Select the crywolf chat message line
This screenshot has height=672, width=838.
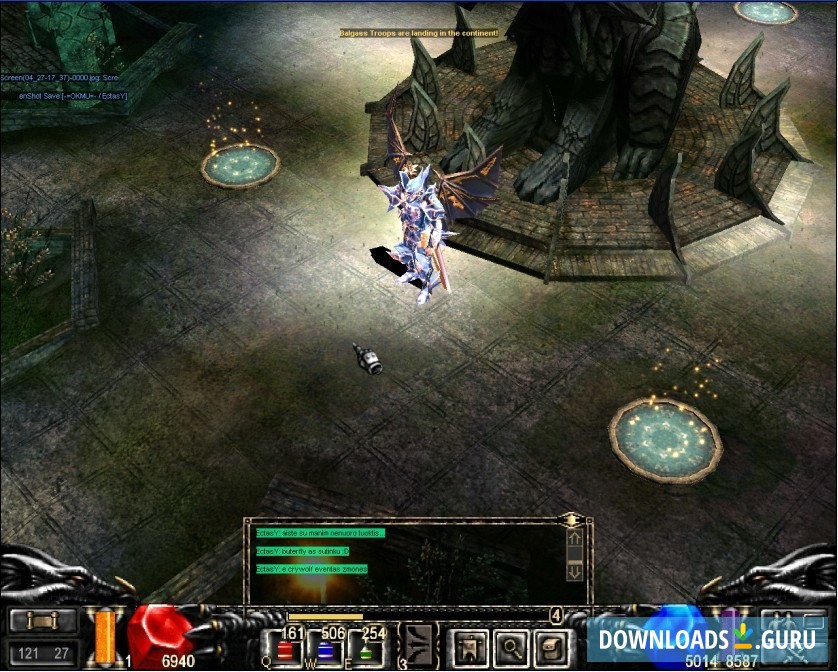pyautogui.click(x=312, y=569)
